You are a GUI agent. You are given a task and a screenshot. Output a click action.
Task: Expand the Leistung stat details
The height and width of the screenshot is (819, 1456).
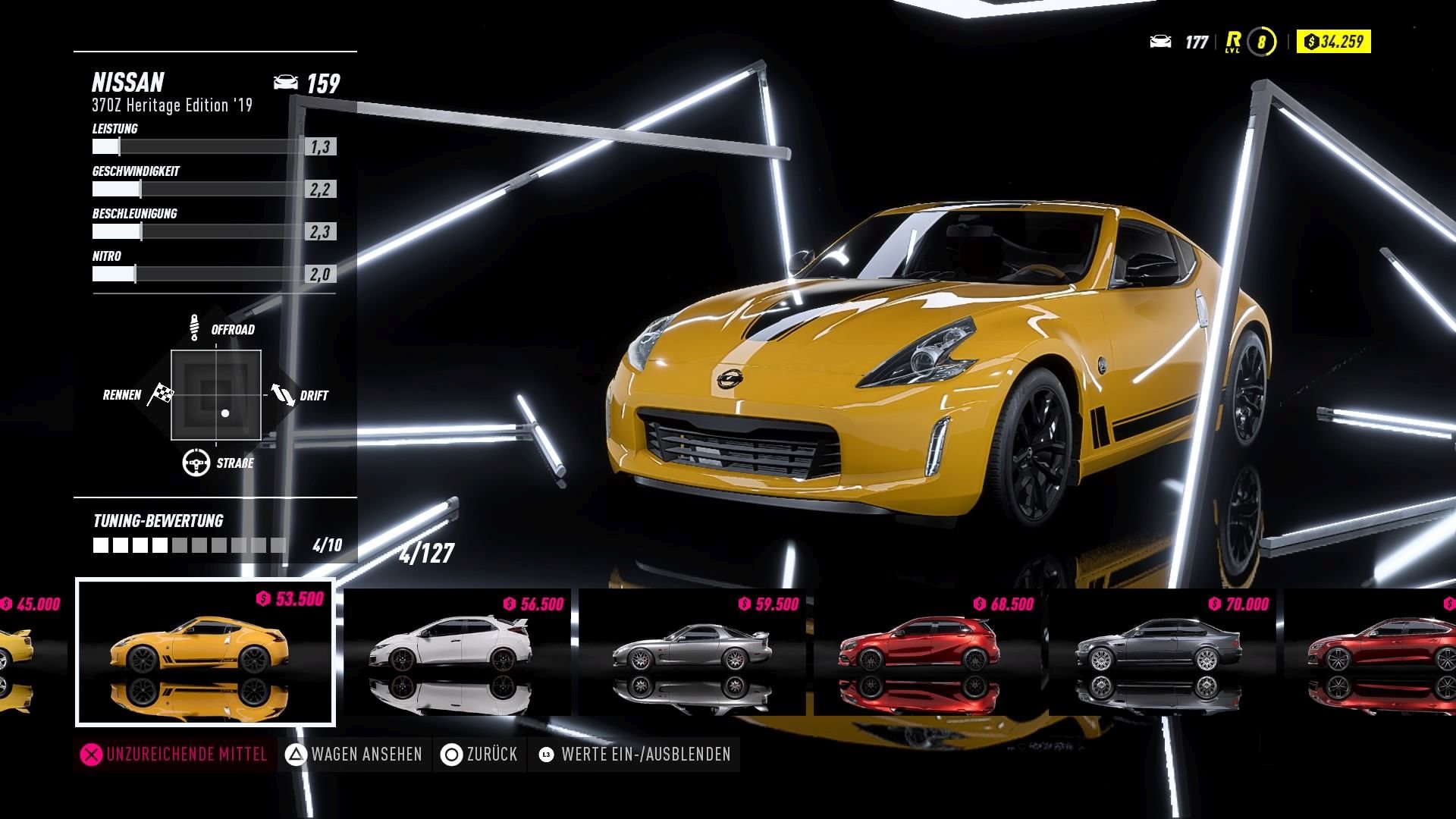coord(115,129)
